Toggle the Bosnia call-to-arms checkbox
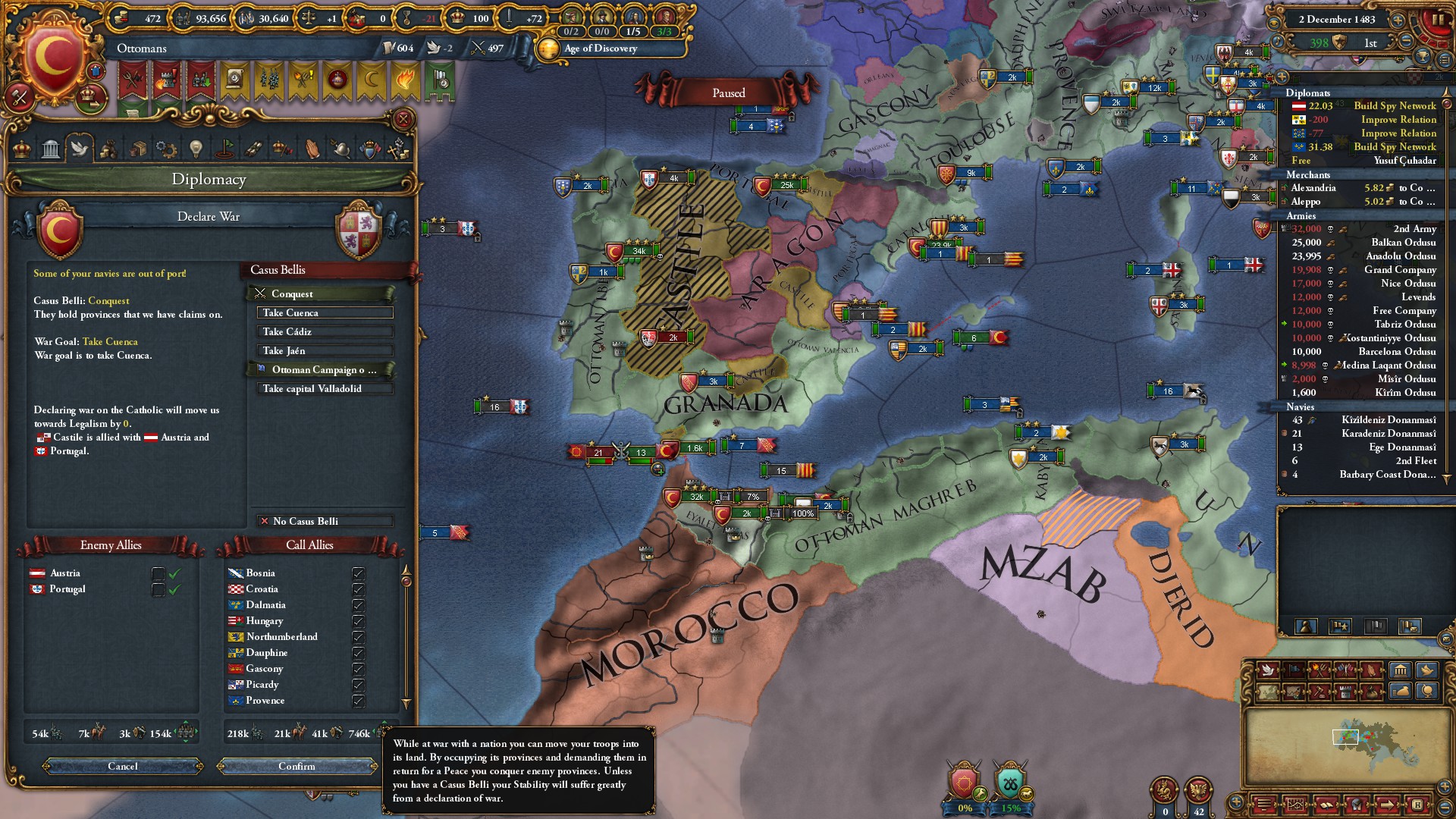This screenshot has width=1456, height=819. click(358, 573)
